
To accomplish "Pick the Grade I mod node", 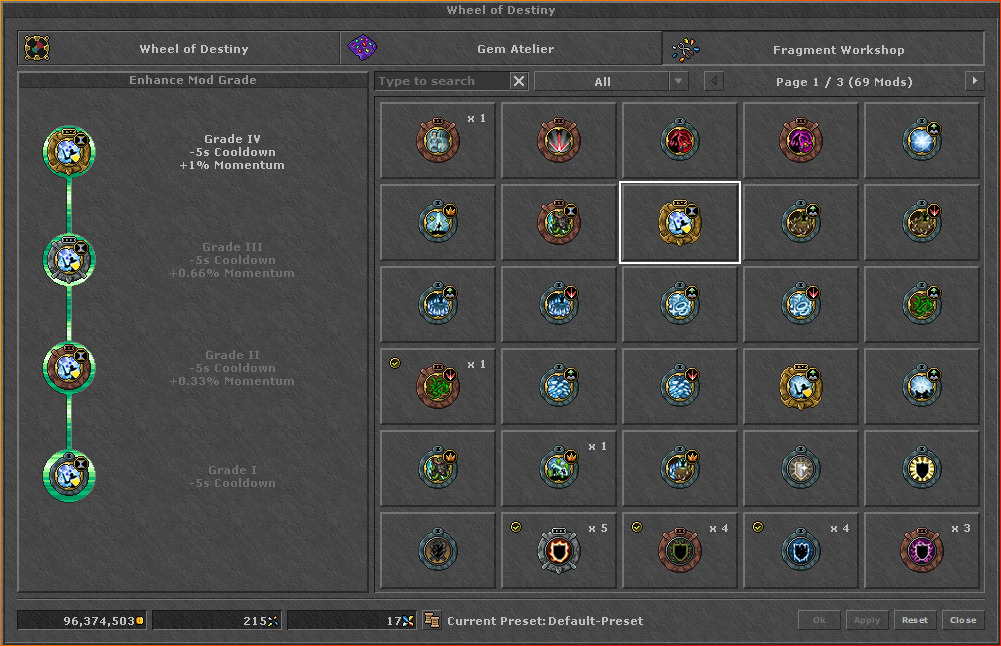I will (x=69, y=476).
